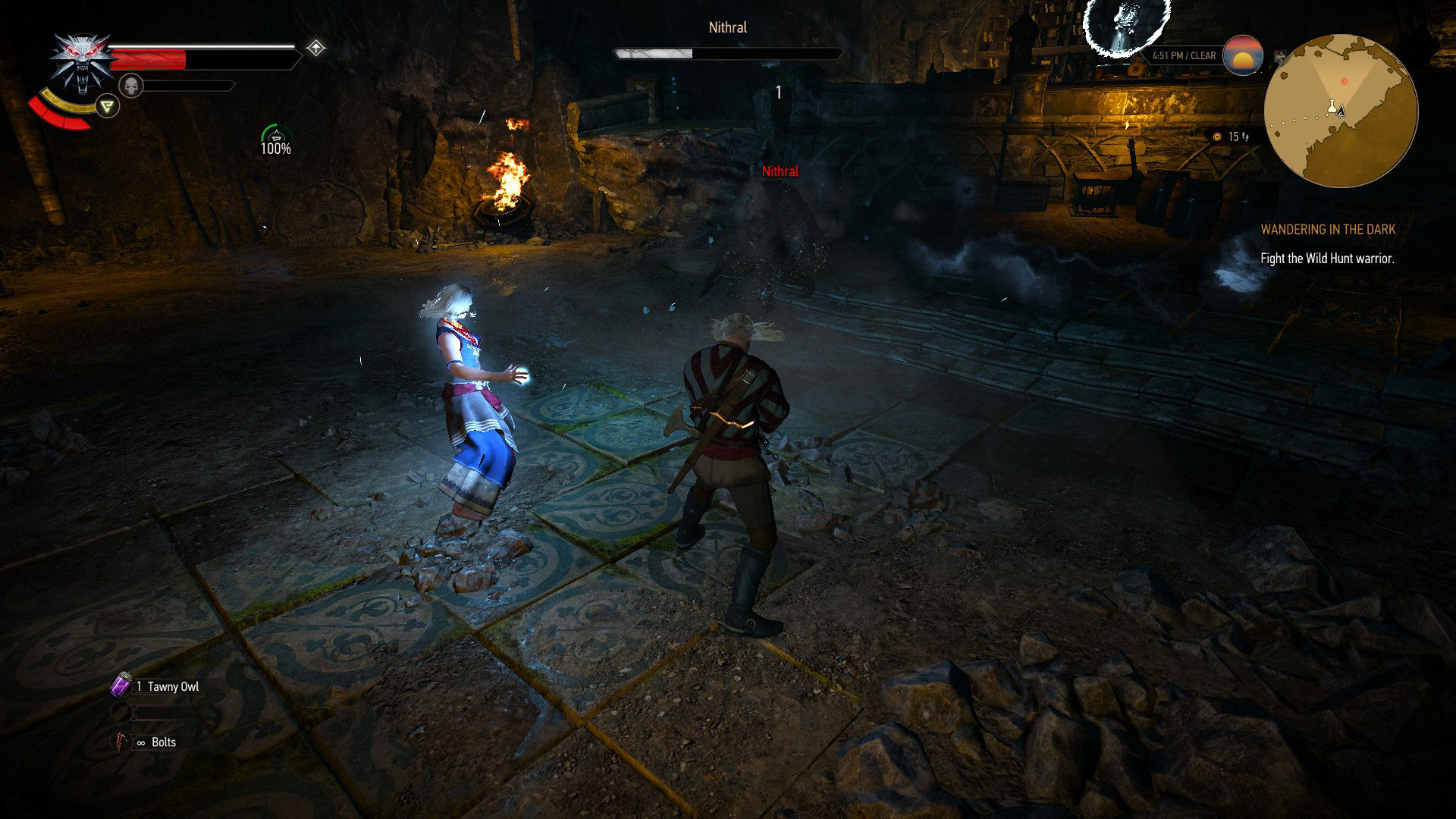
Task: Click the 100% oxygen gauge icon
Action: [276, 136]
